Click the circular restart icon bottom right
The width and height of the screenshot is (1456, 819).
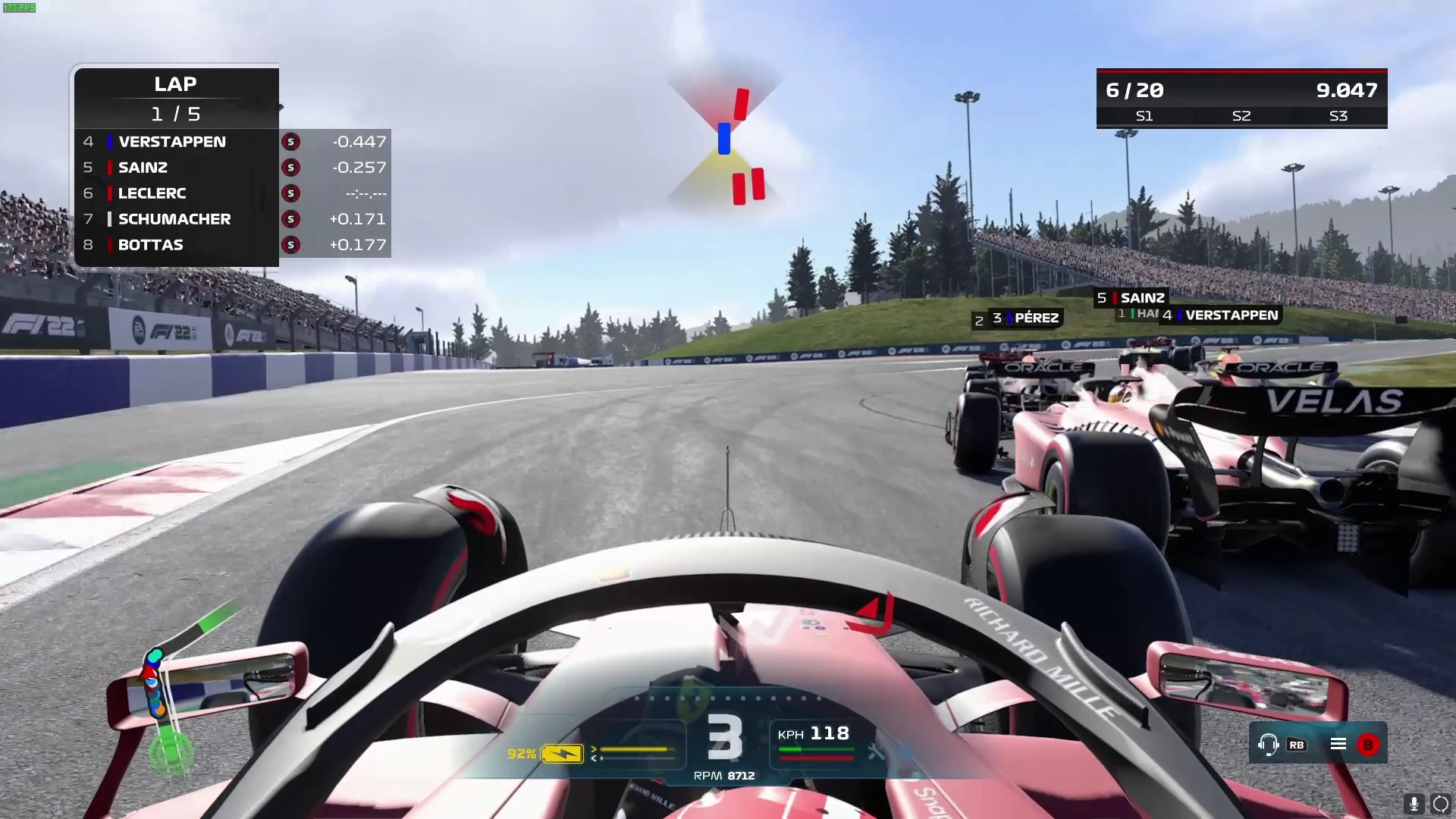point(1439,803)
